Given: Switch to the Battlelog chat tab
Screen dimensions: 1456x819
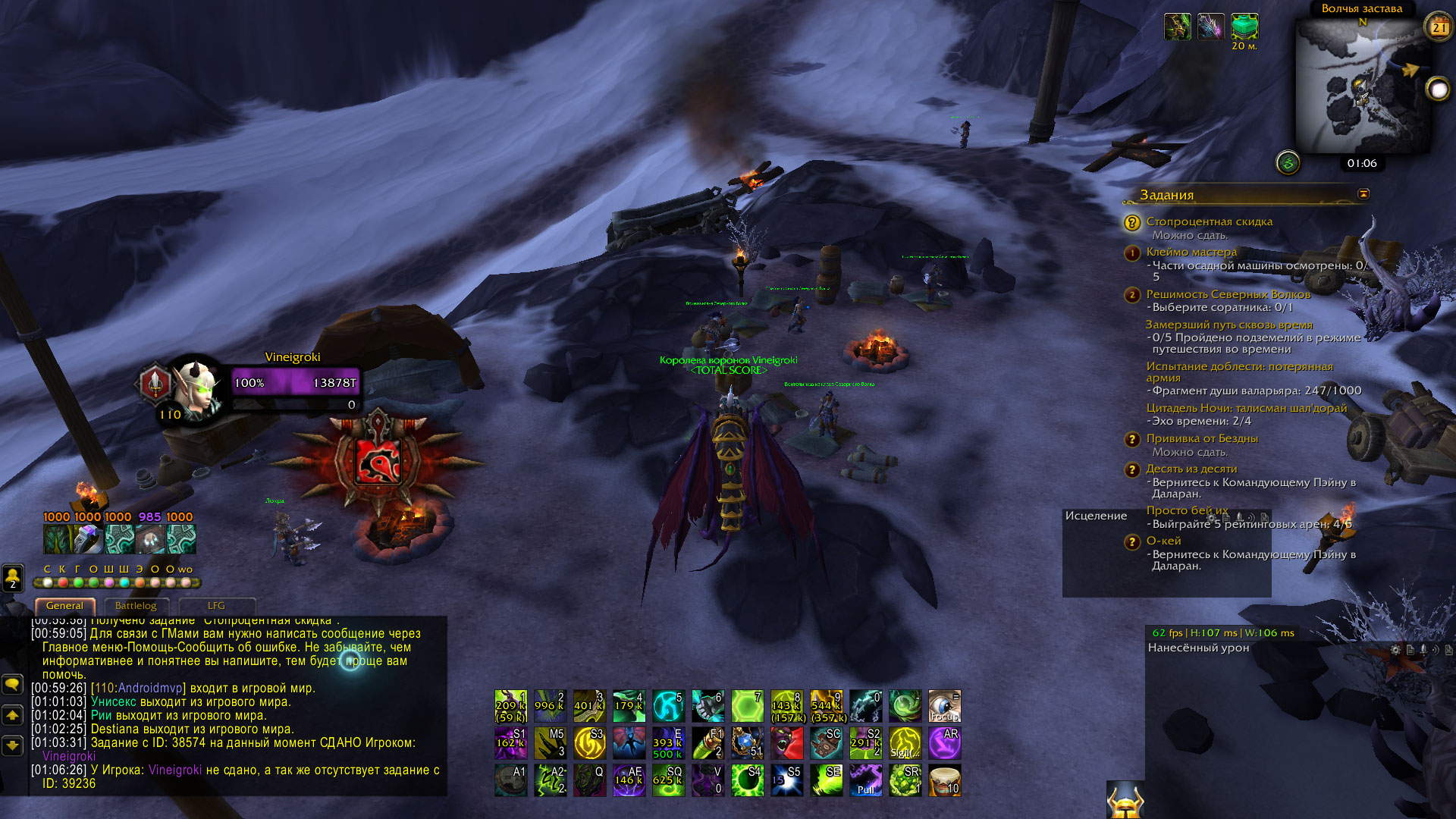Looking at the screenshot, I should tap(136, 606).
